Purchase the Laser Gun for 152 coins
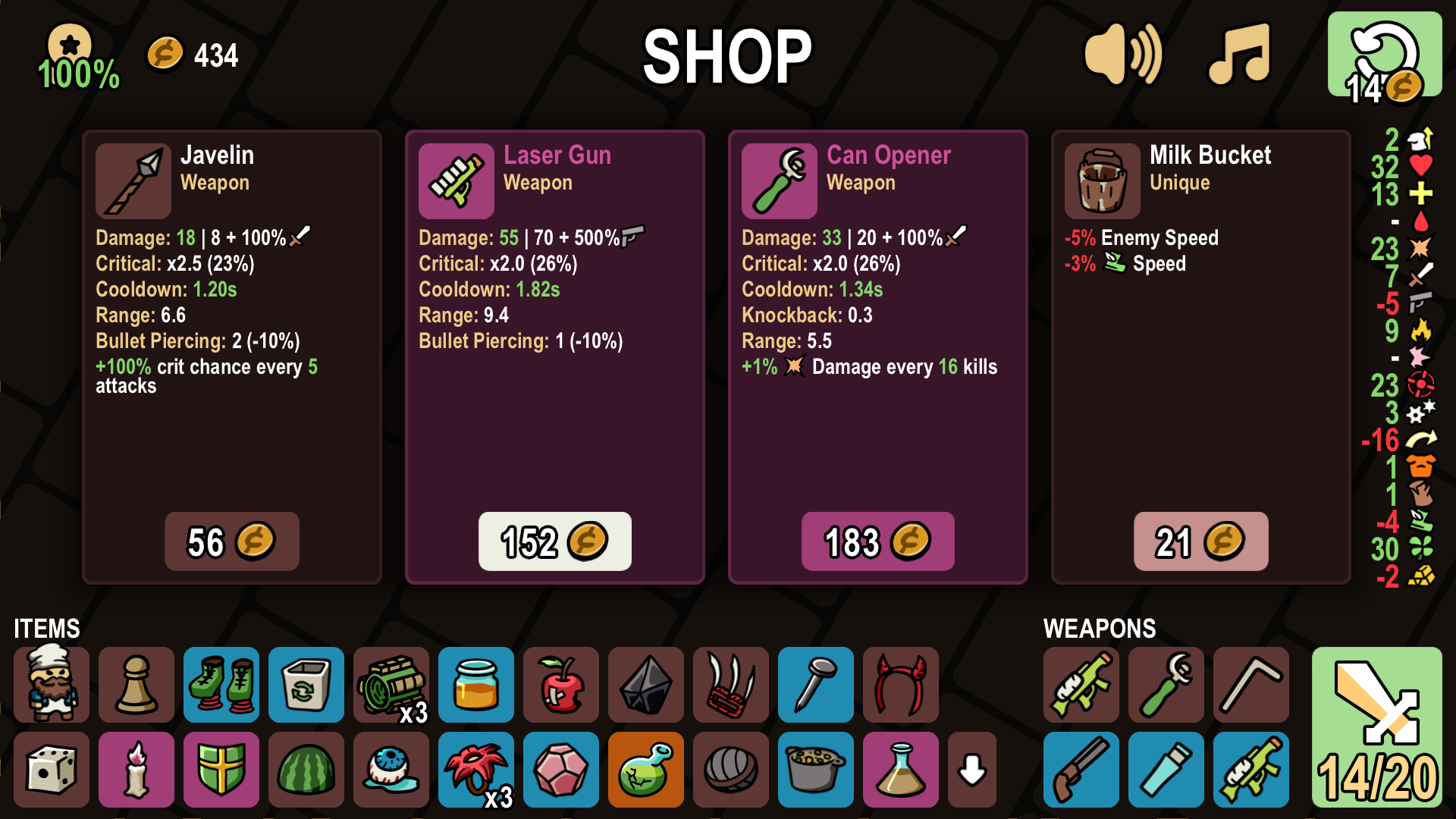Image resolution: width=1456 pixels, height=819 pixels. click(x=554, y=541)
